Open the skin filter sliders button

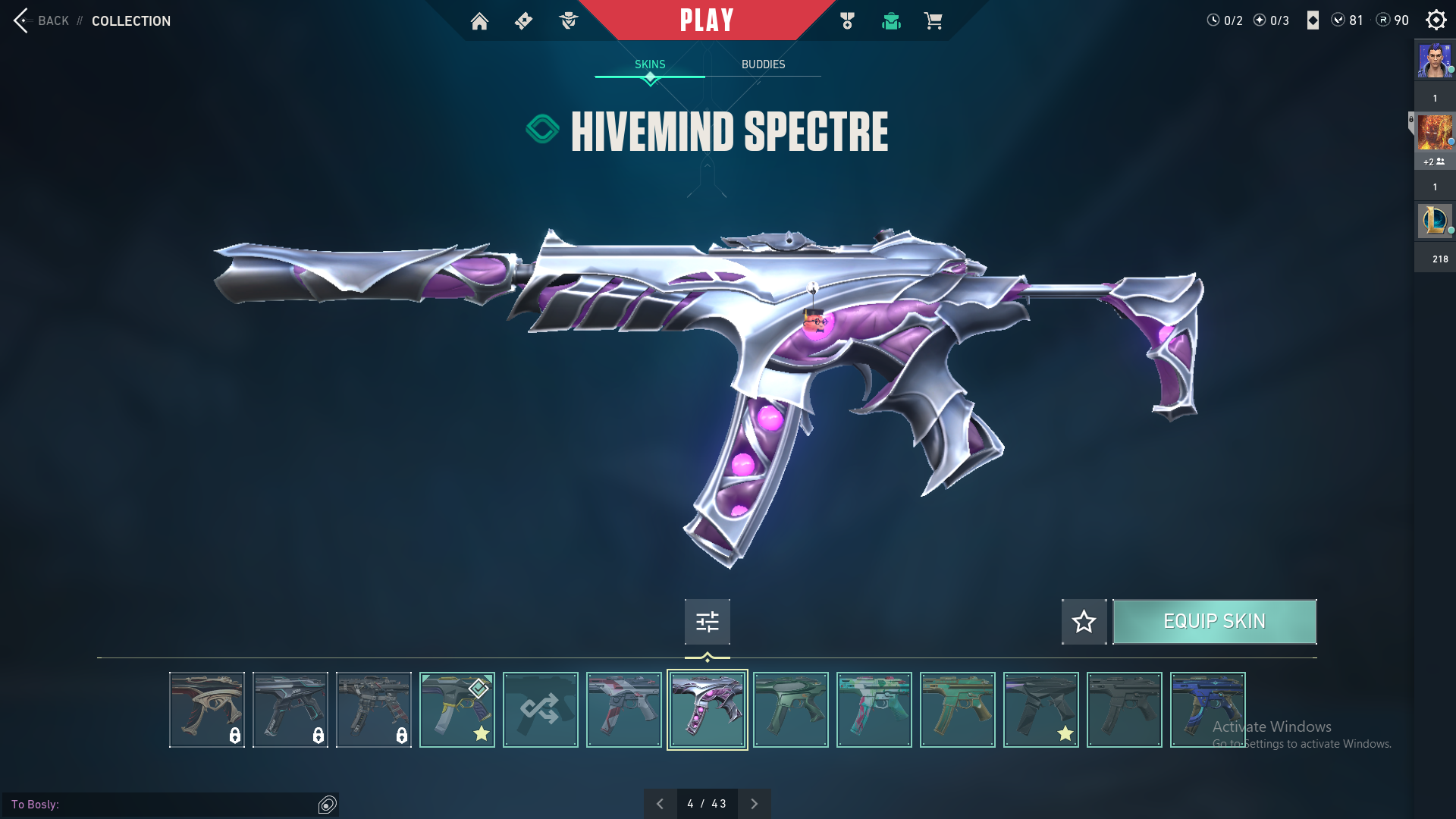(707, 622)
